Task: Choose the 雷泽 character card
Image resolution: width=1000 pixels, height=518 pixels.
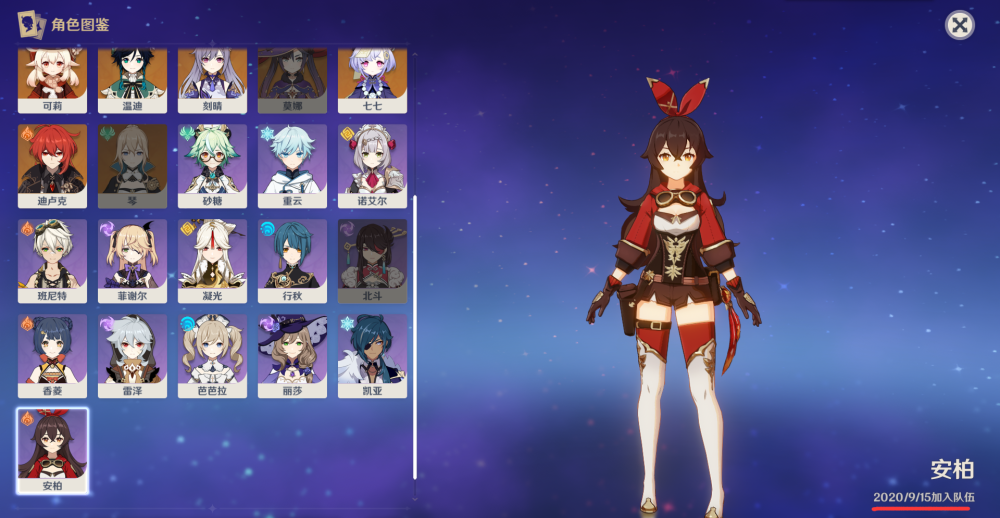Action: click(x=132, y=355)
